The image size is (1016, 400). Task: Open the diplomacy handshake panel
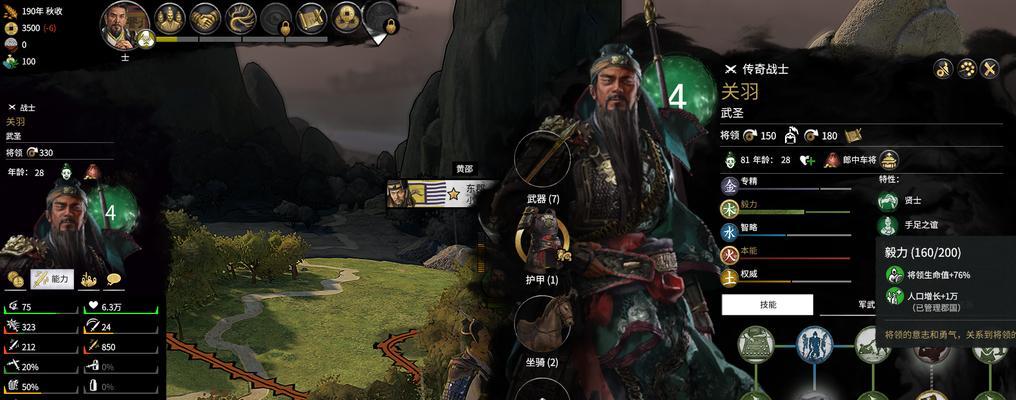click(206, 17)
